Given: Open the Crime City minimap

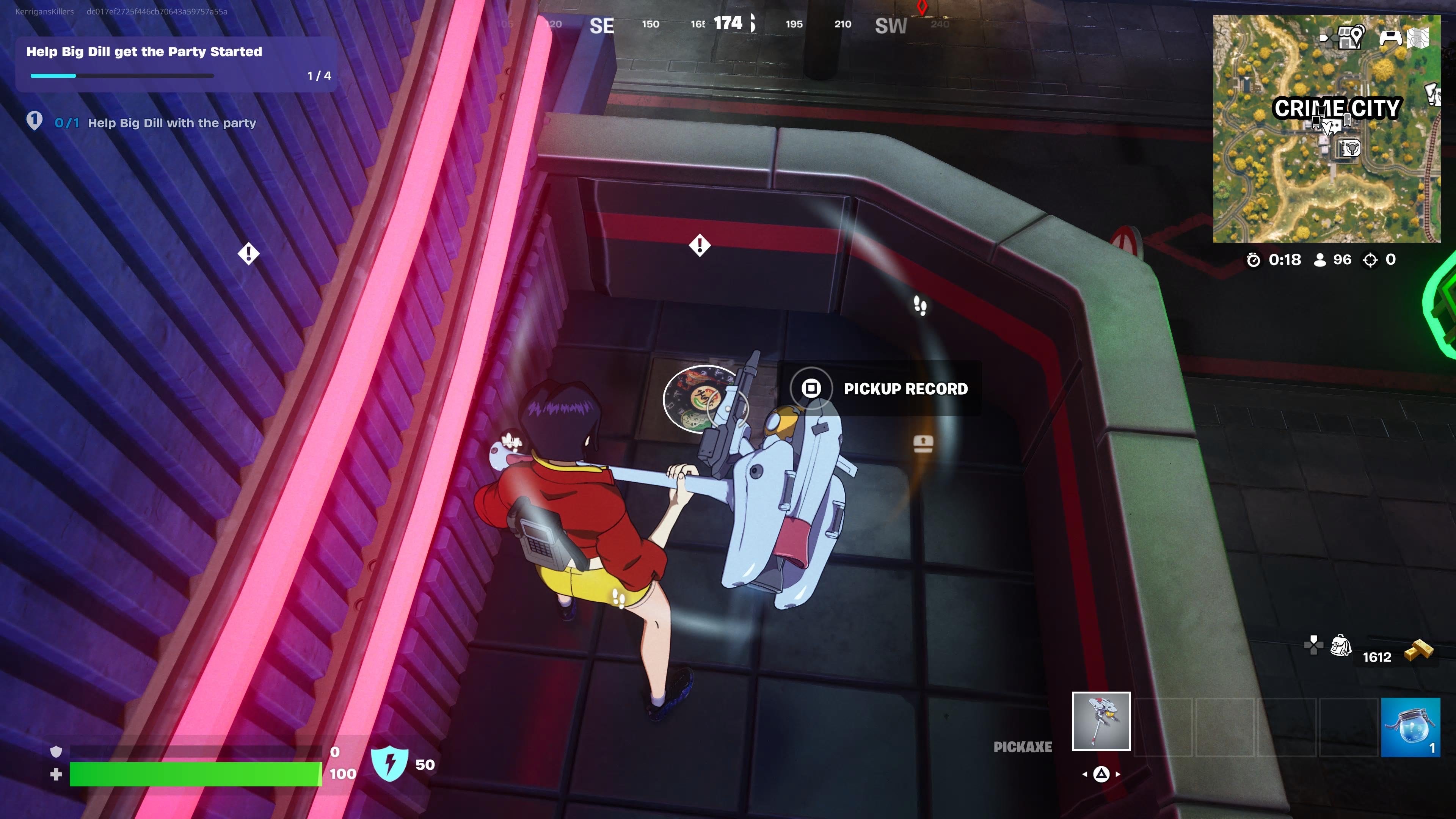Looking at the screenshot, I should point(1326,129).
